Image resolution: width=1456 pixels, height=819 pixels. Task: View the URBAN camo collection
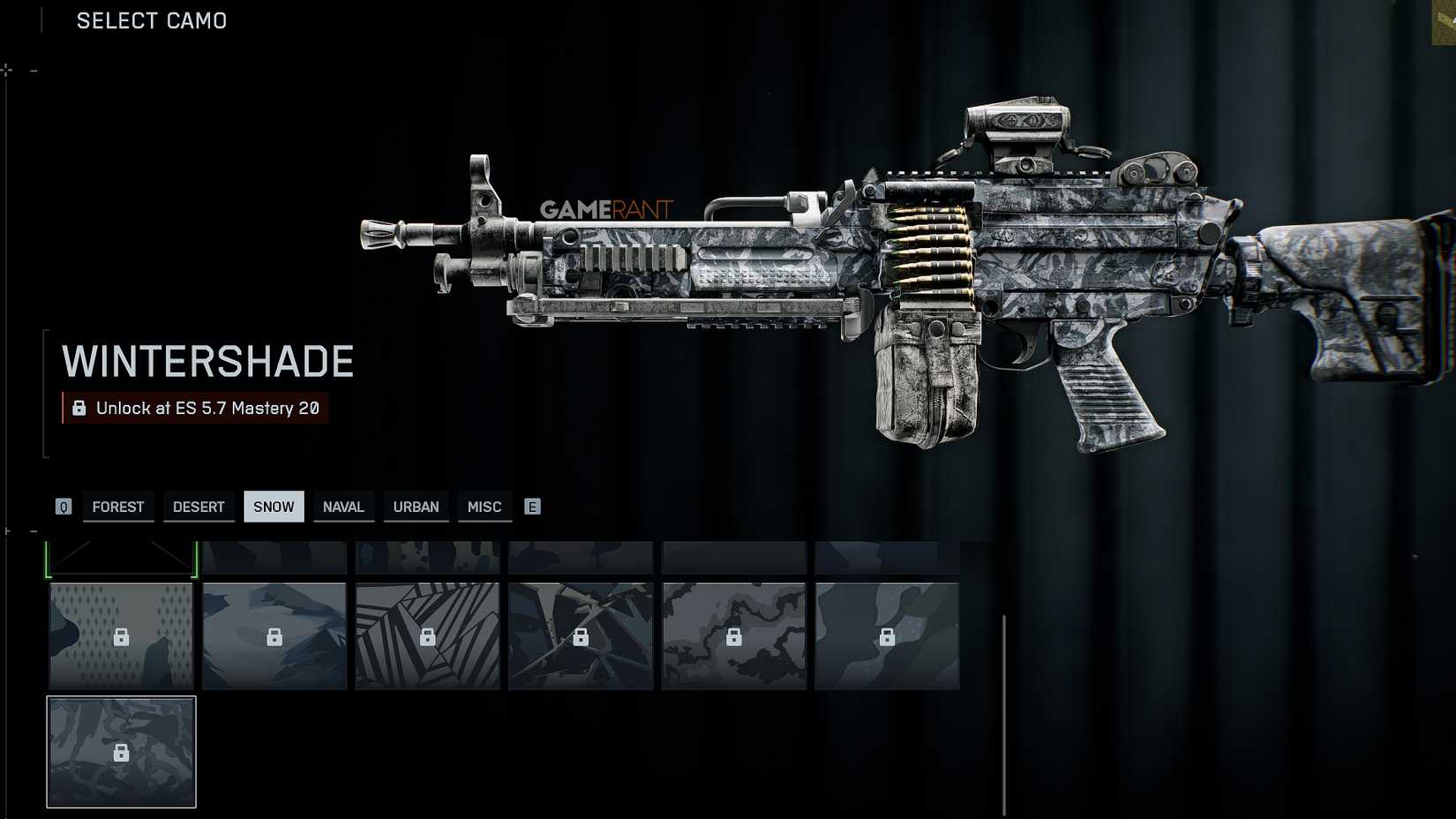416,506
